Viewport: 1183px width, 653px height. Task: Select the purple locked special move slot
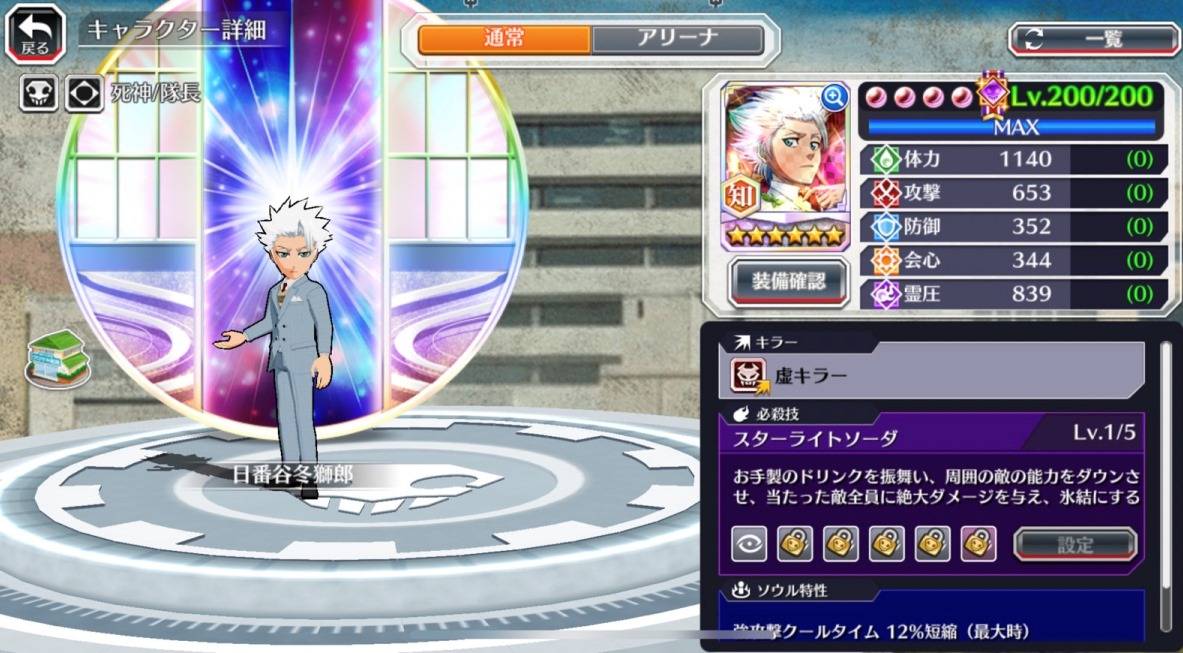click(978, 544)
